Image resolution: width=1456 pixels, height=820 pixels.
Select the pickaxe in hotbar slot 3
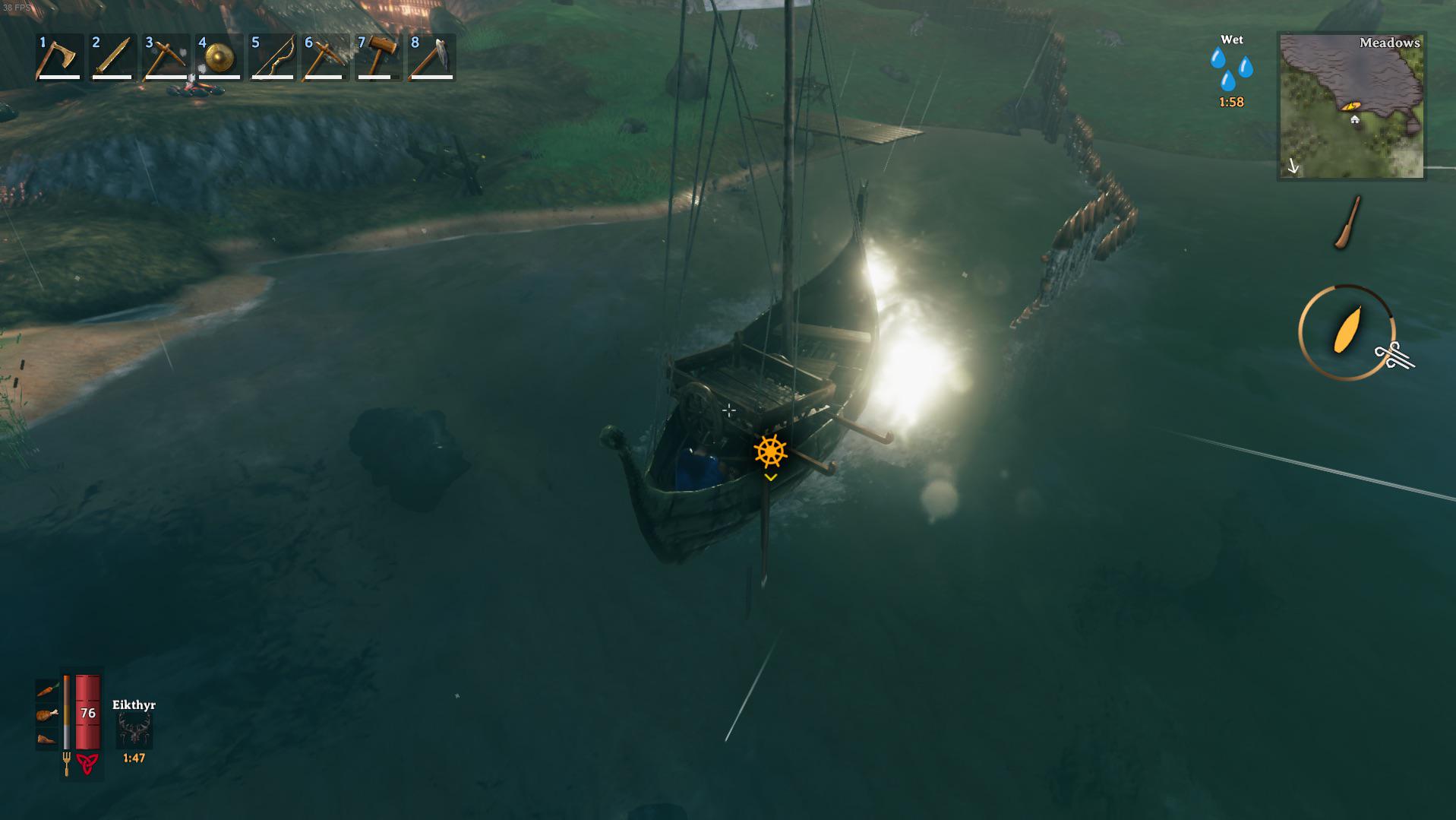[165, 59]
